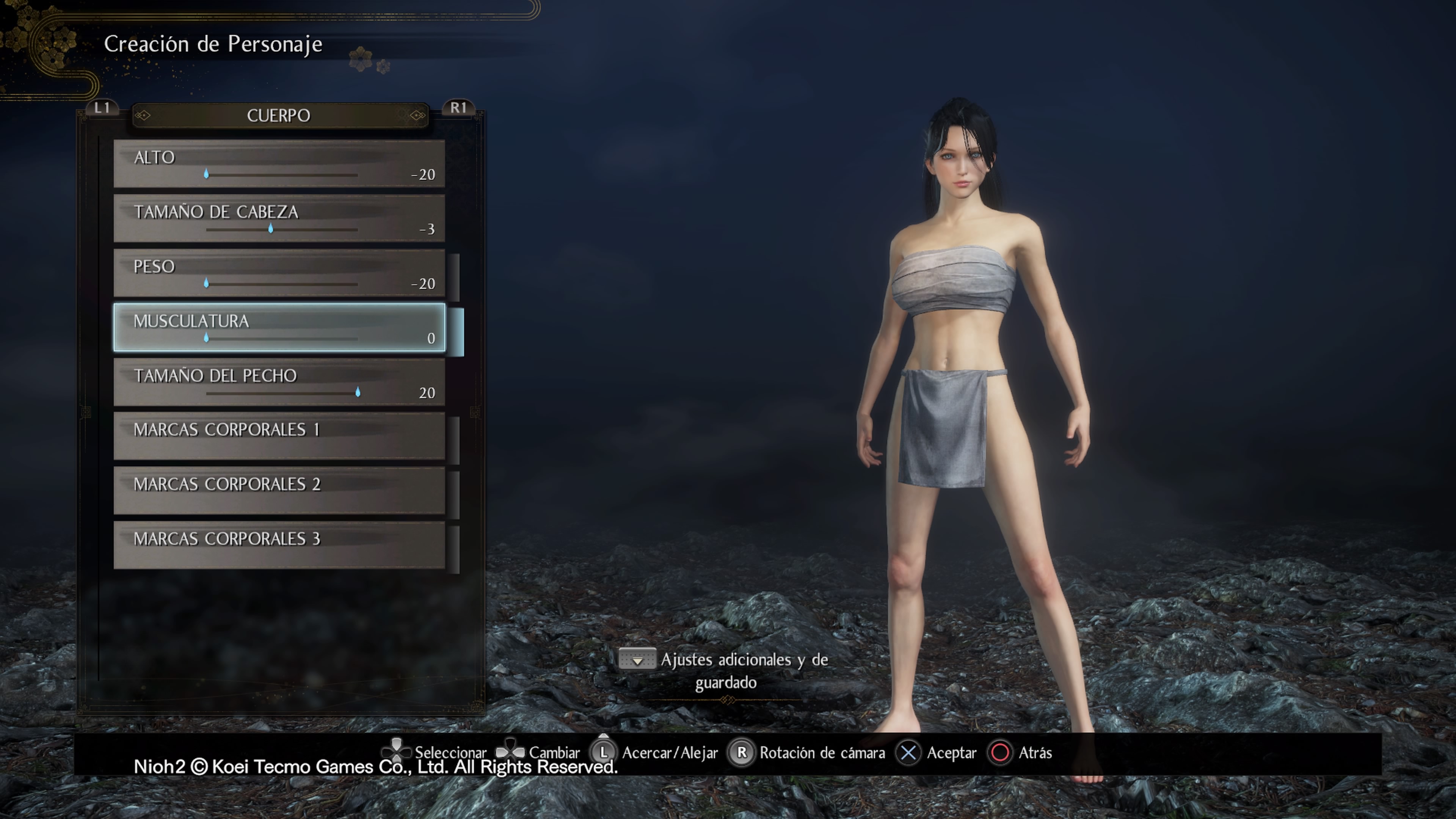Choose the TAMAÑO DE CABEZA slider row
This screenshot has height=819, width=1456.
[x=279, y=219]
